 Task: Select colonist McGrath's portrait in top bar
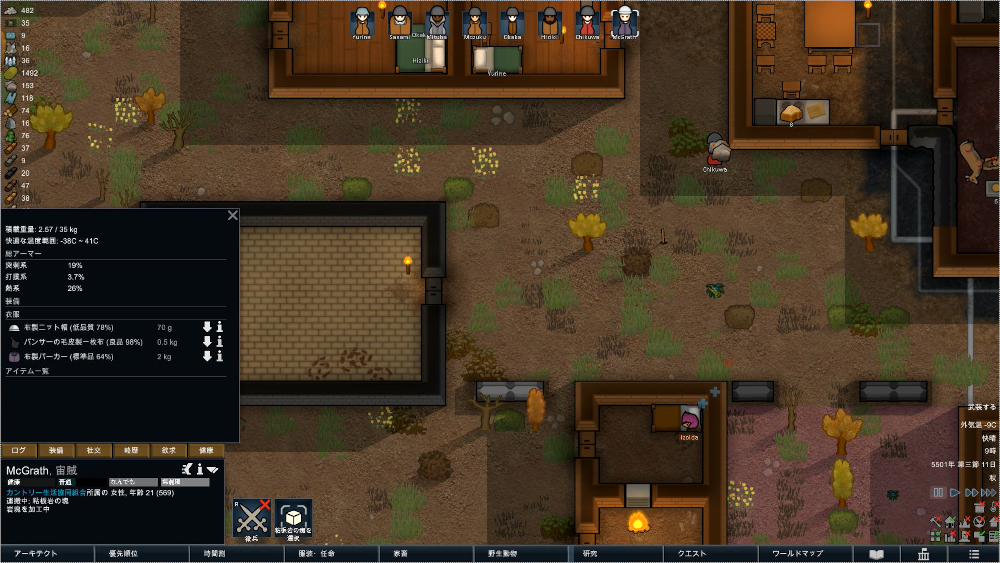click(x=624, y=21)
